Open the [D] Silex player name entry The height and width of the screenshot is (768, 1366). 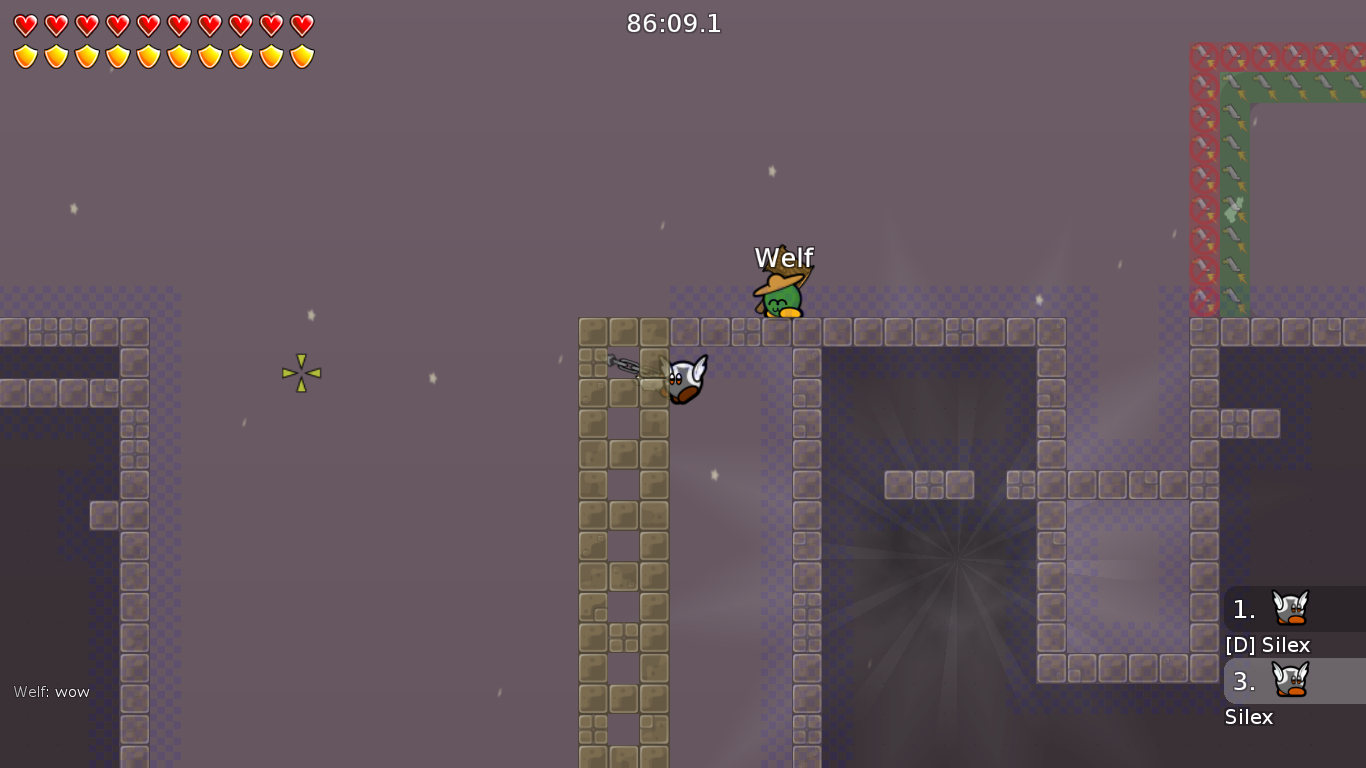click(1268, 645)
